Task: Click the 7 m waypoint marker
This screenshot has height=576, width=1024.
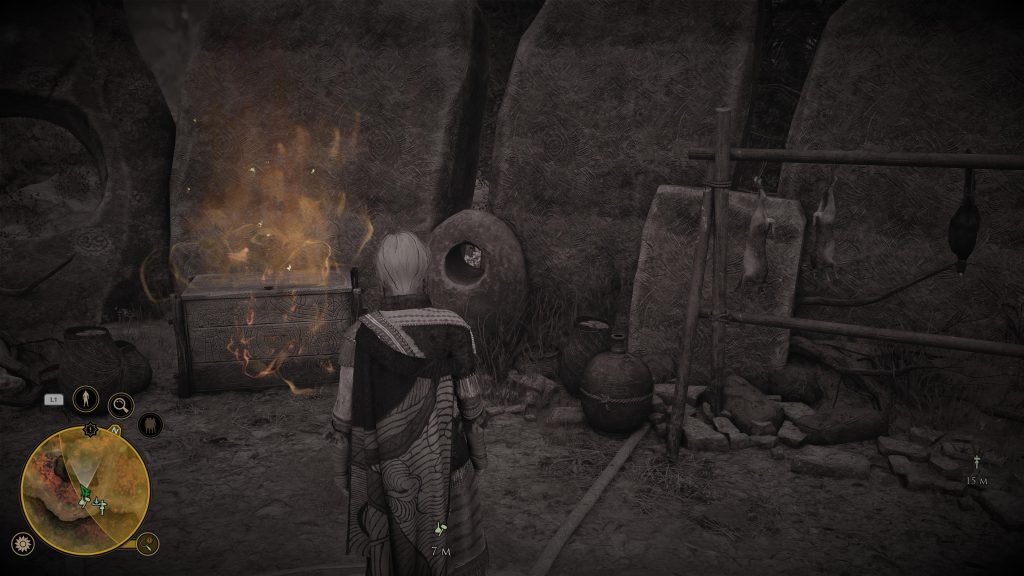Action: [x=440, y=529]
